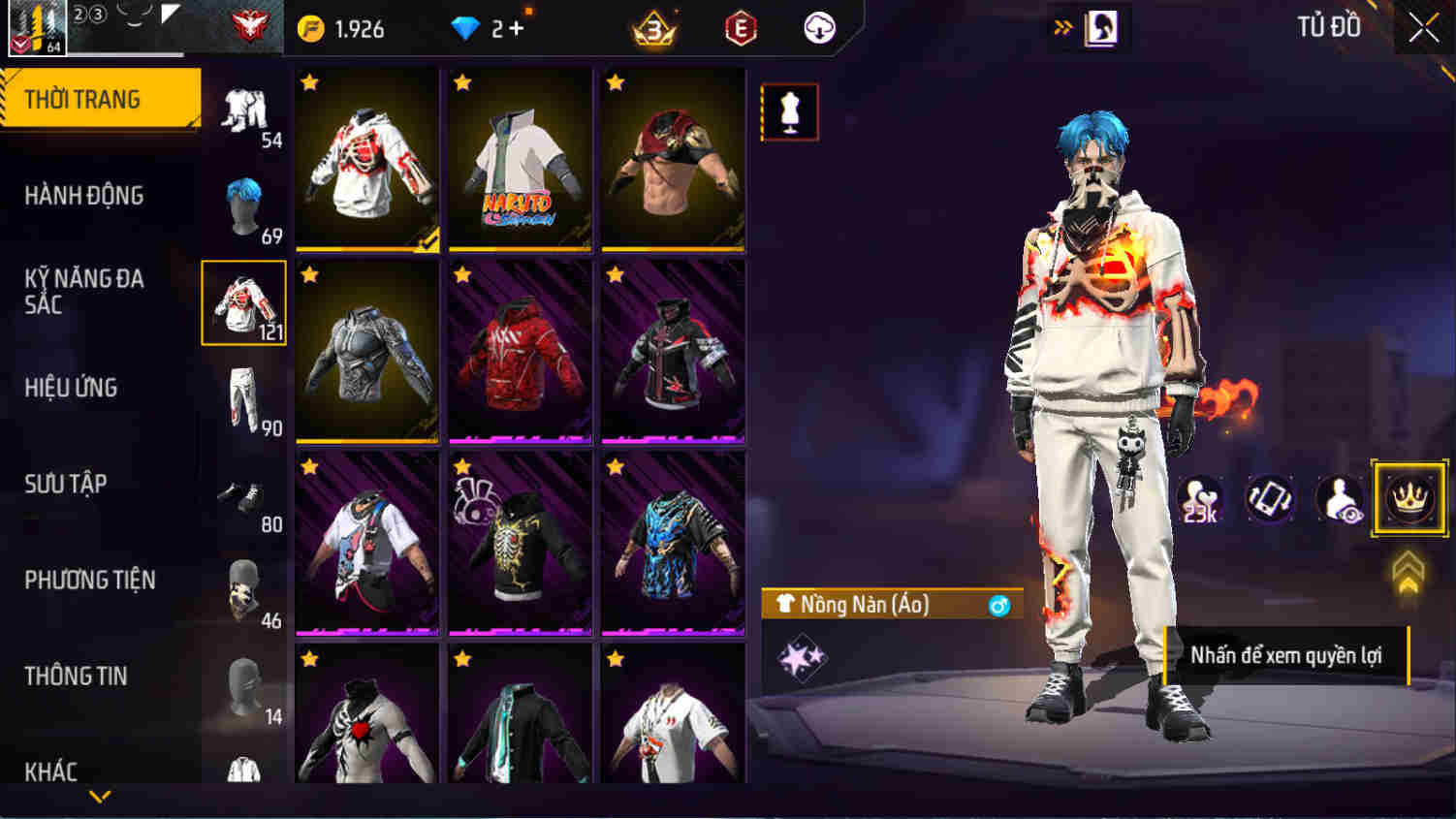Select the character preview eye icon

[1341, 499]
